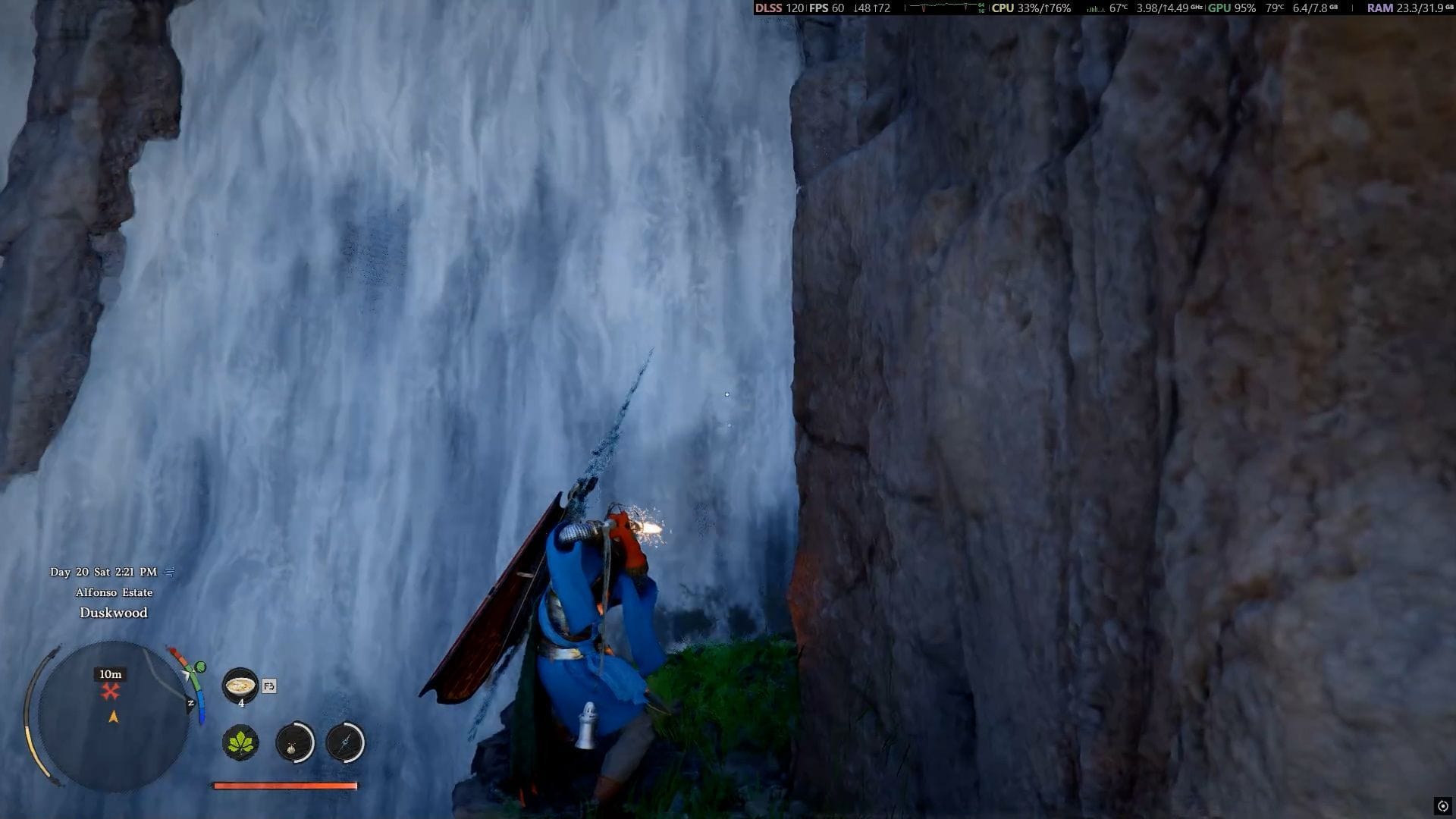This screenshot has height=819, width=1456.
Task: Click the instant replay overlay icon
Action: [x=1442, y=806]
